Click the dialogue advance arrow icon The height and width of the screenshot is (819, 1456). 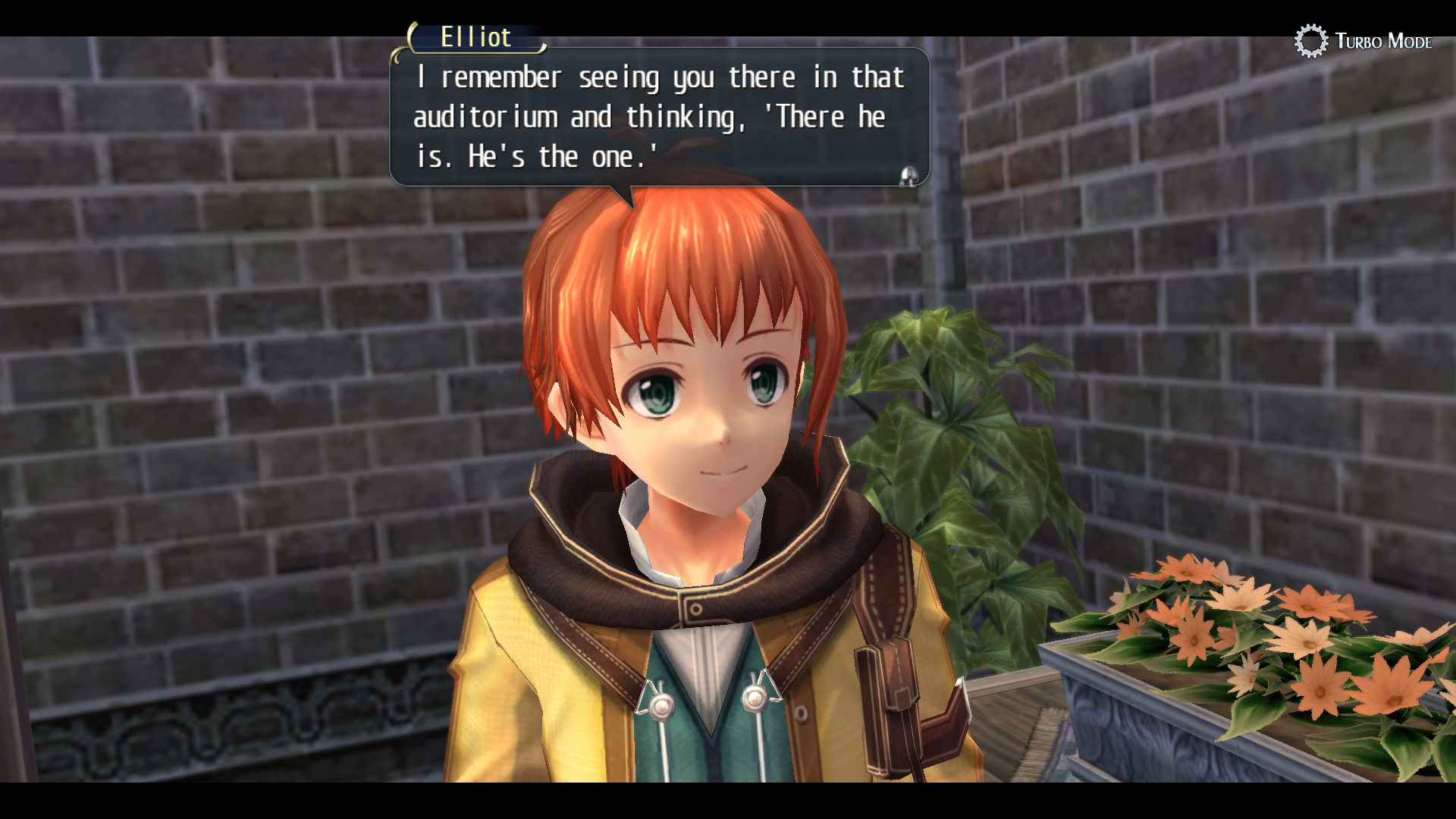click(x=908, y=177)
